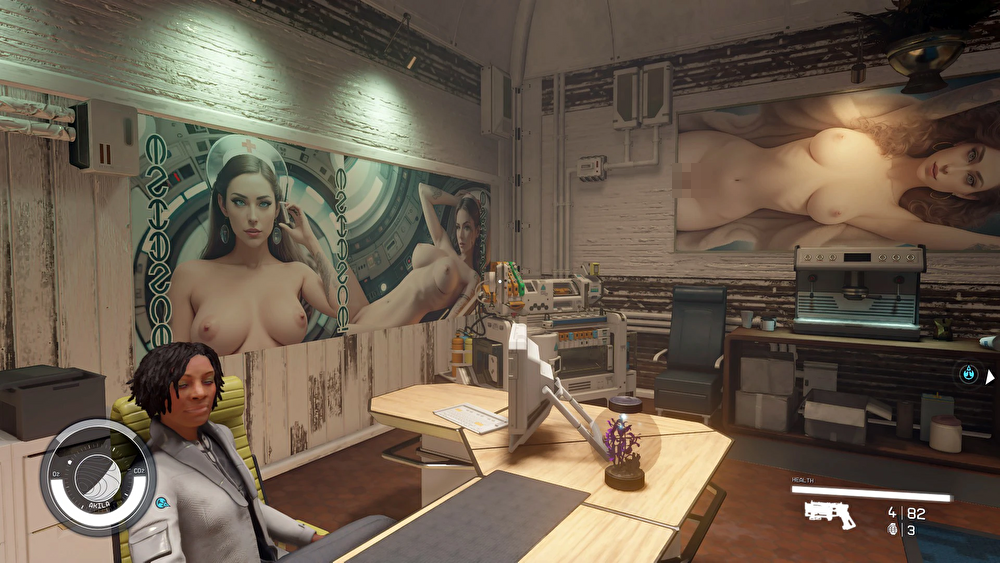Click the blue objective marker icon

(967, 374)
